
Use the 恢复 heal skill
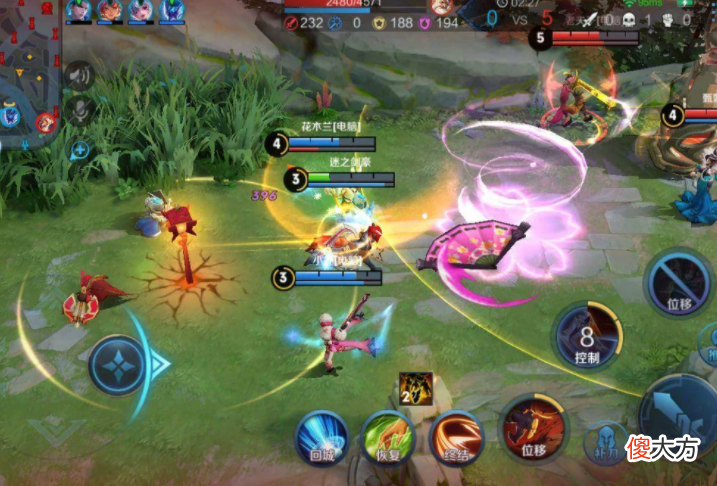388,438
